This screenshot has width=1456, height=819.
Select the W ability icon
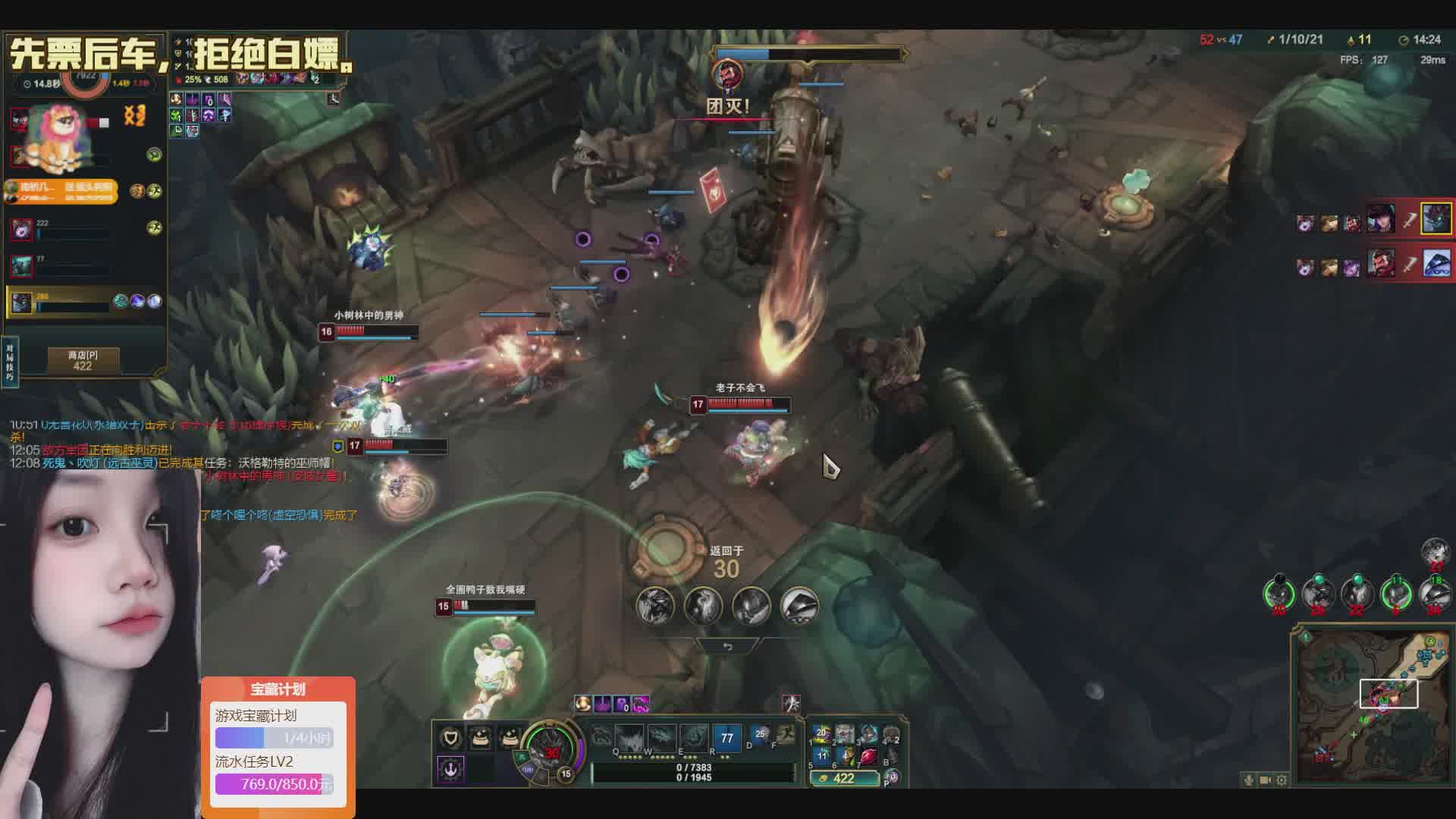[629, 736]
